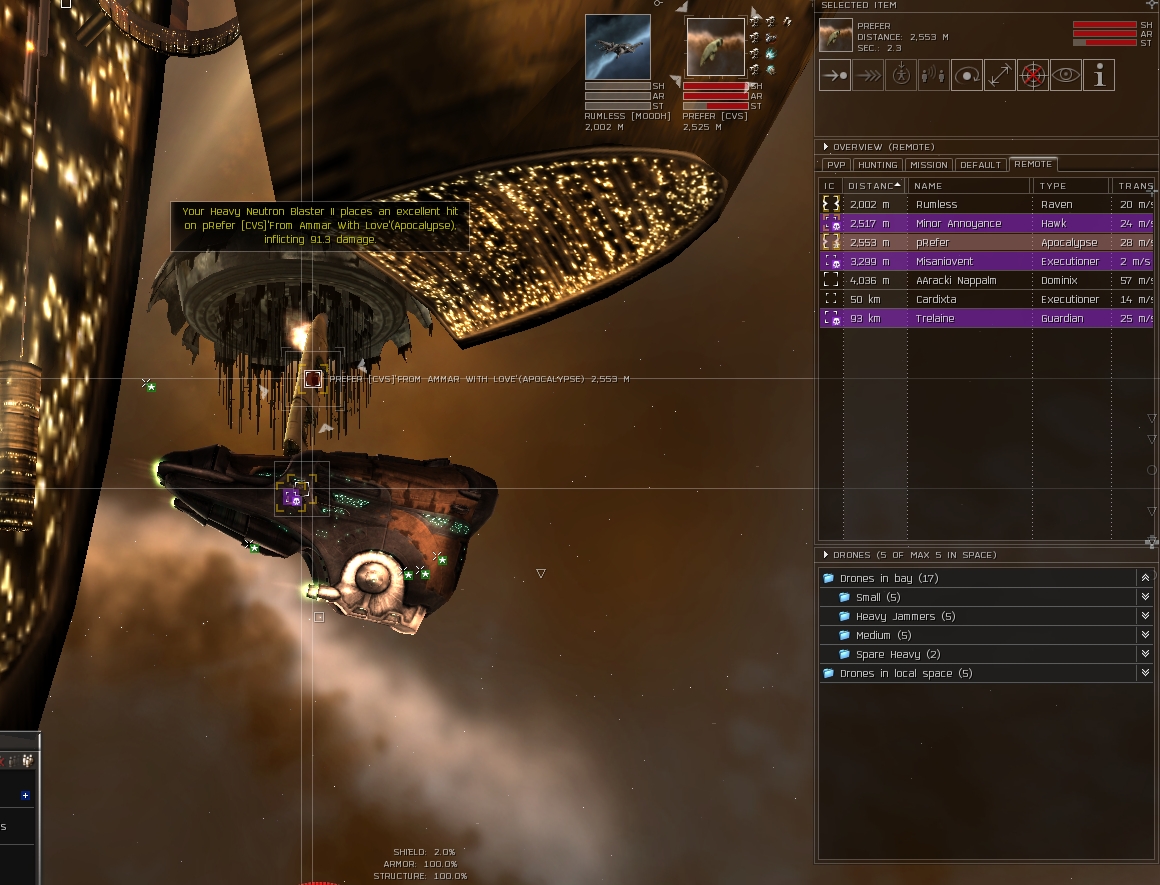This screenshot has width=1160, height=885.
Task: Click the Approach arrow button in Selected Item
Action: coord(835,76)
